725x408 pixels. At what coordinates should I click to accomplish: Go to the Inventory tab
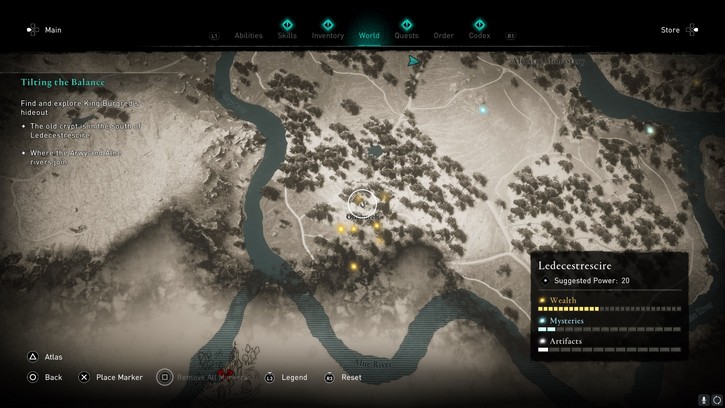click(328, 35)
